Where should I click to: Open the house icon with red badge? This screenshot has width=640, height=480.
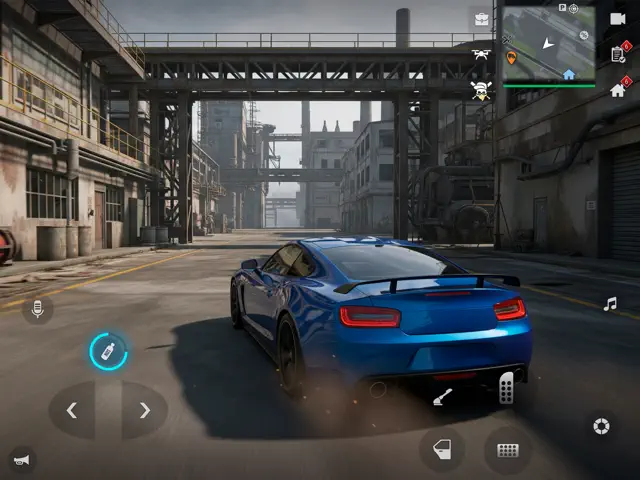point(617,90)
